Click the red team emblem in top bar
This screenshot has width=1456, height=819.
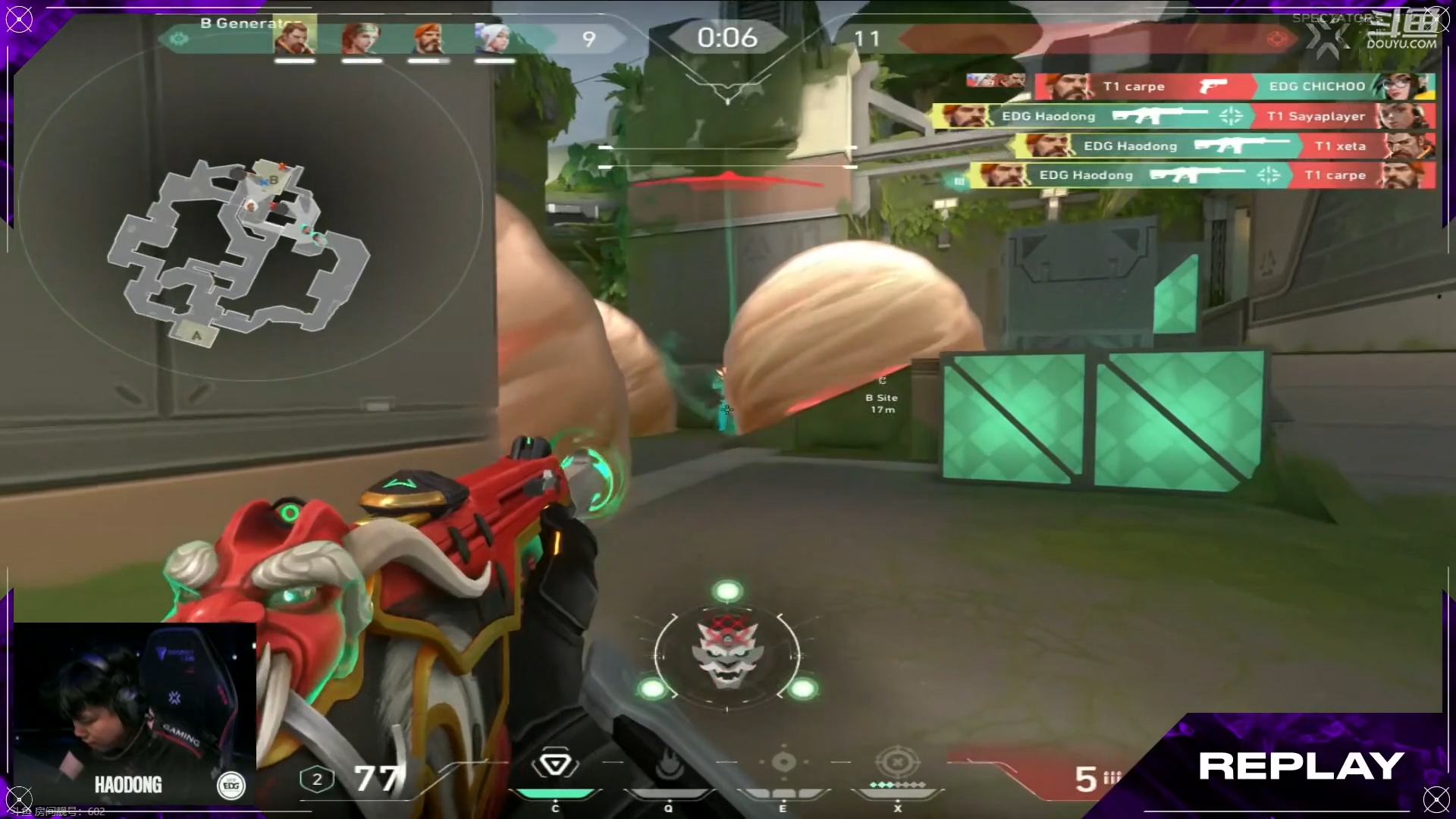1277,39
